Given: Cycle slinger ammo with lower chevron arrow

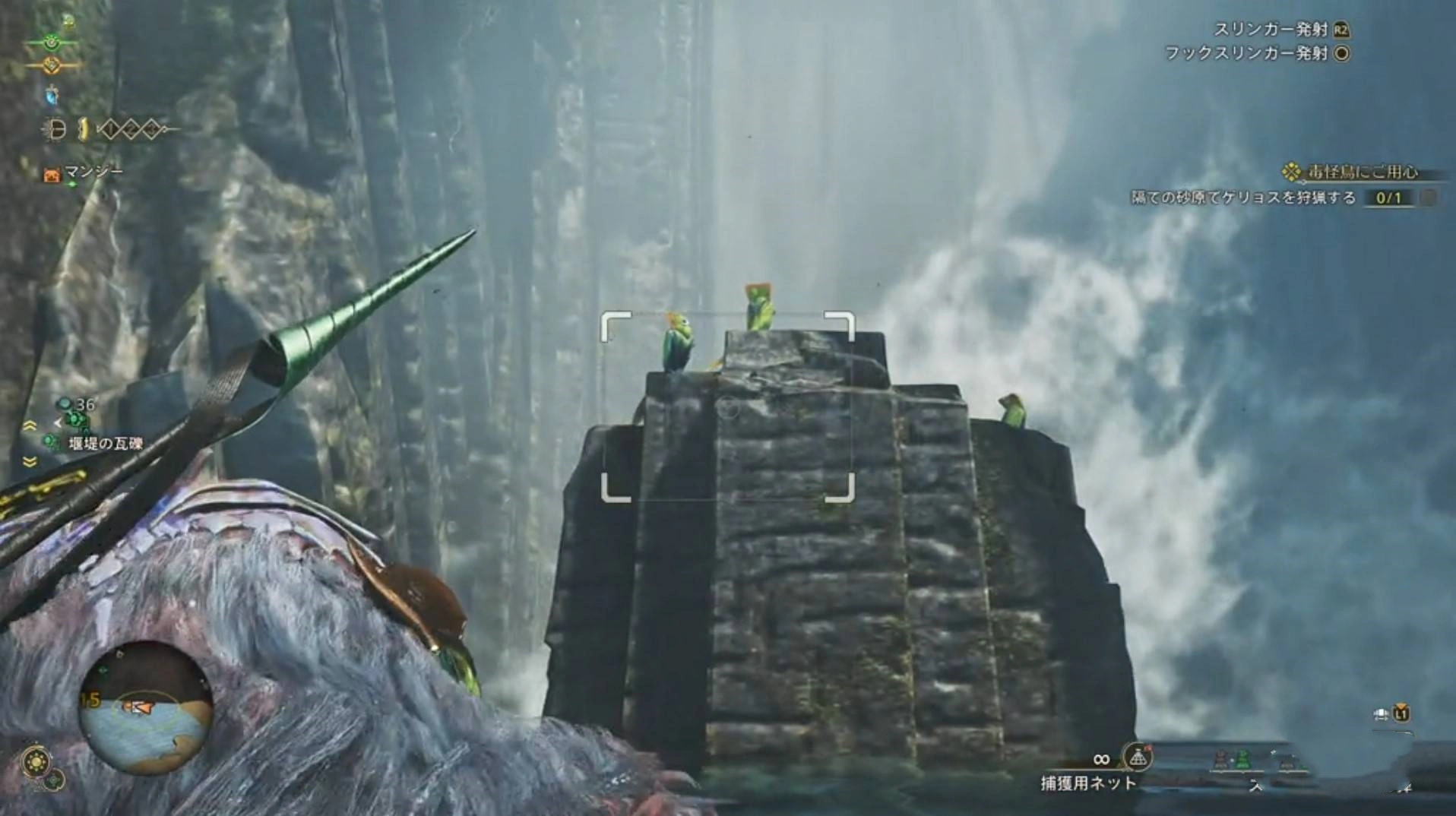Looking at the screenshot, I should click(30, 461).
